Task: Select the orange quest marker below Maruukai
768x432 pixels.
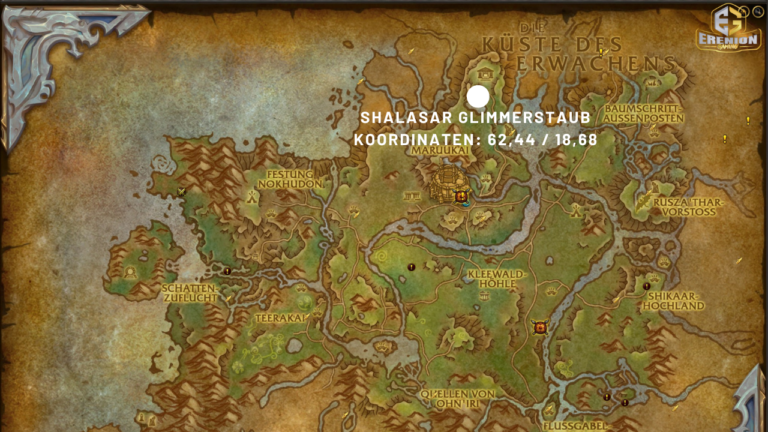Action: (x=461, y=197)
